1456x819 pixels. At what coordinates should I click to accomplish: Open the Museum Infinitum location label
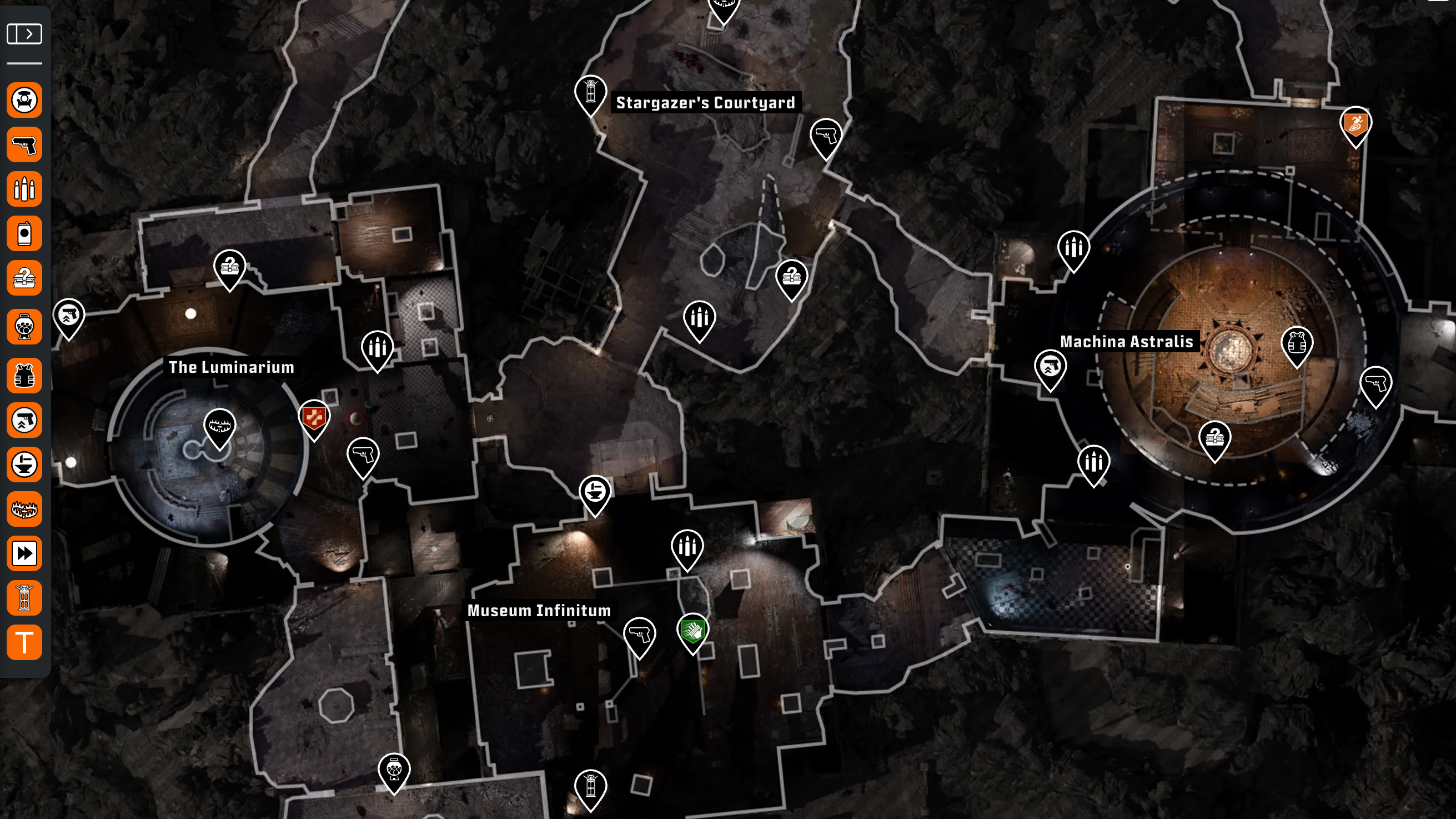(539, 610)
